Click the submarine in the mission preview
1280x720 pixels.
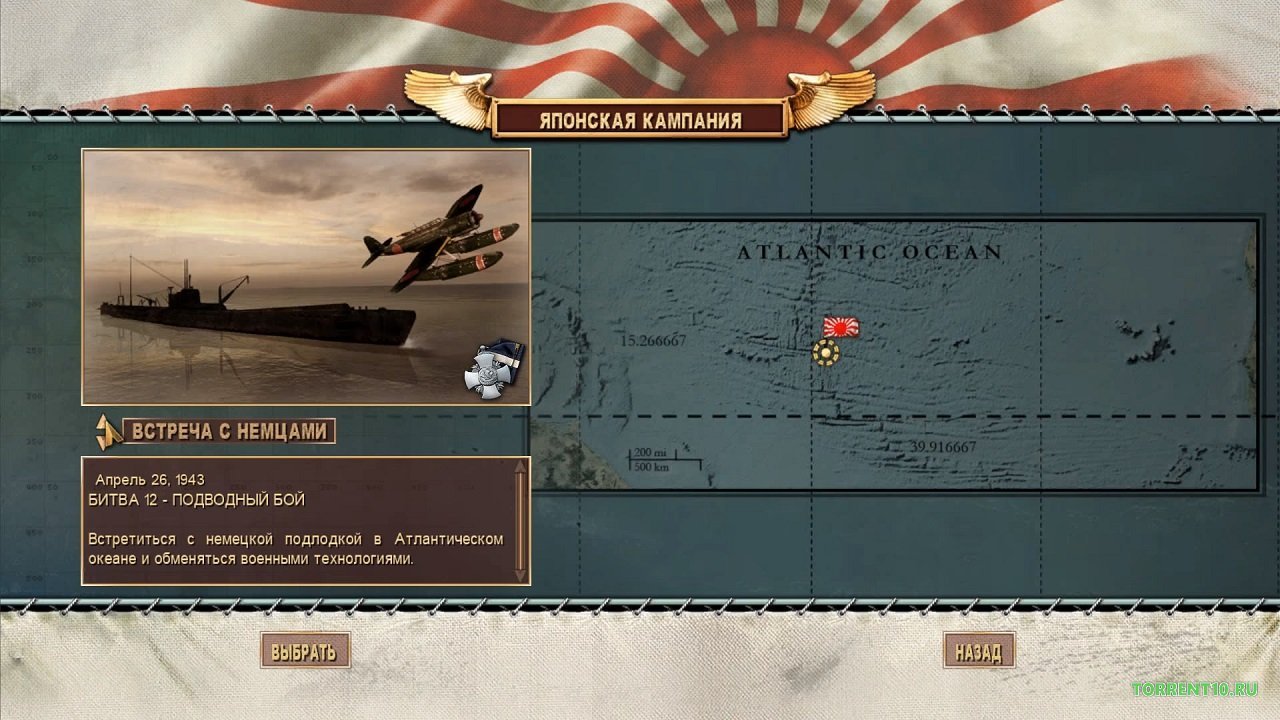(250, 305)
